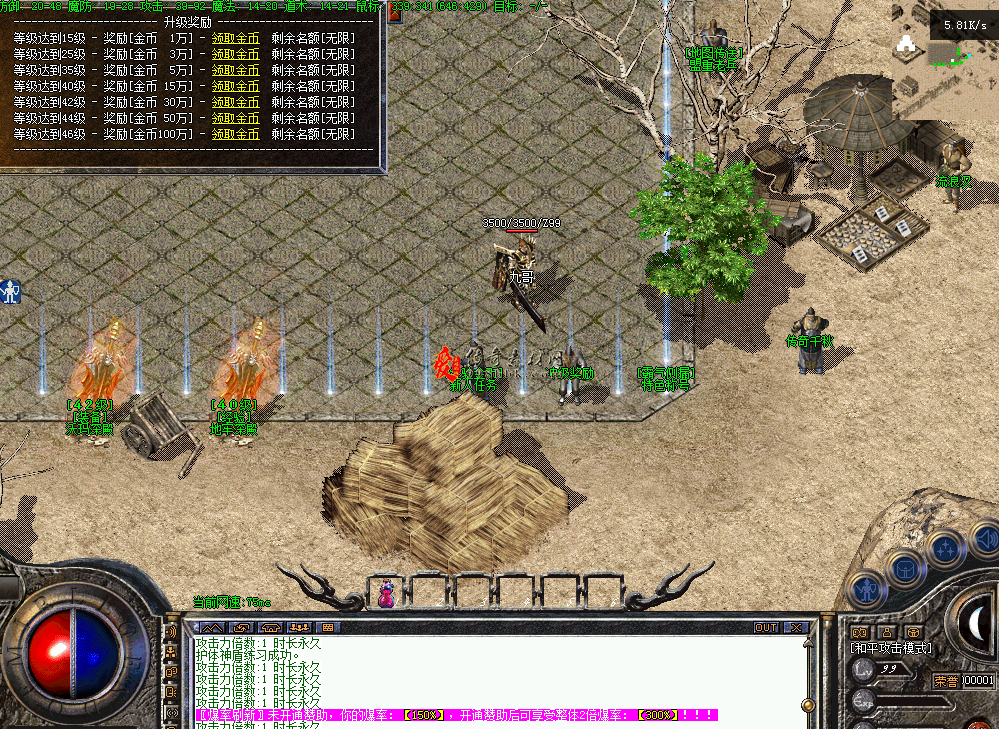
Task: Claim the 15万 gold reward for level 40
Action: (x=235, y=86)
